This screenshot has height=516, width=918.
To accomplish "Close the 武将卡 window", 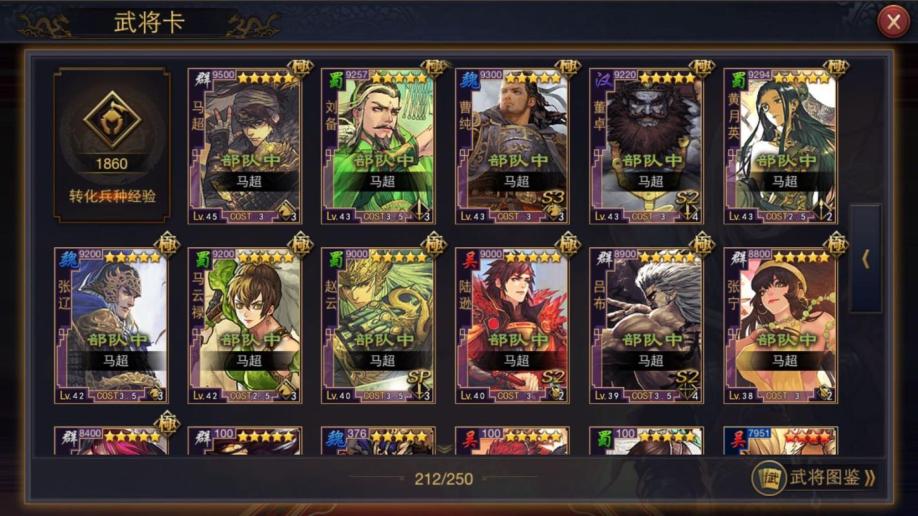I will [892, 21].
